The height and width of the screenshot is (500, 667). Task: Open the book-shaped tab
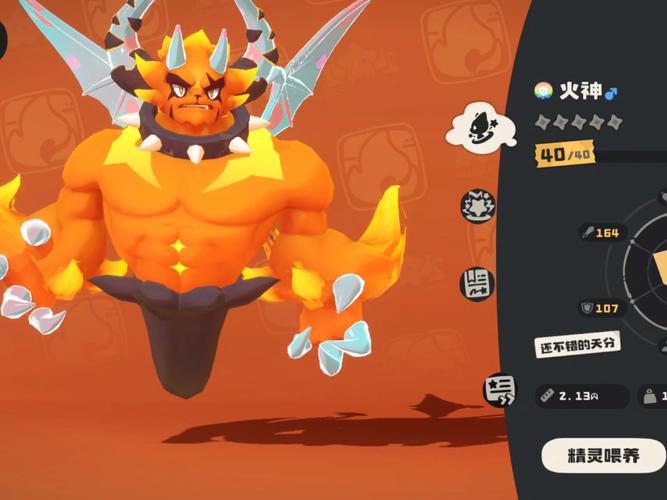pos(478,283)
